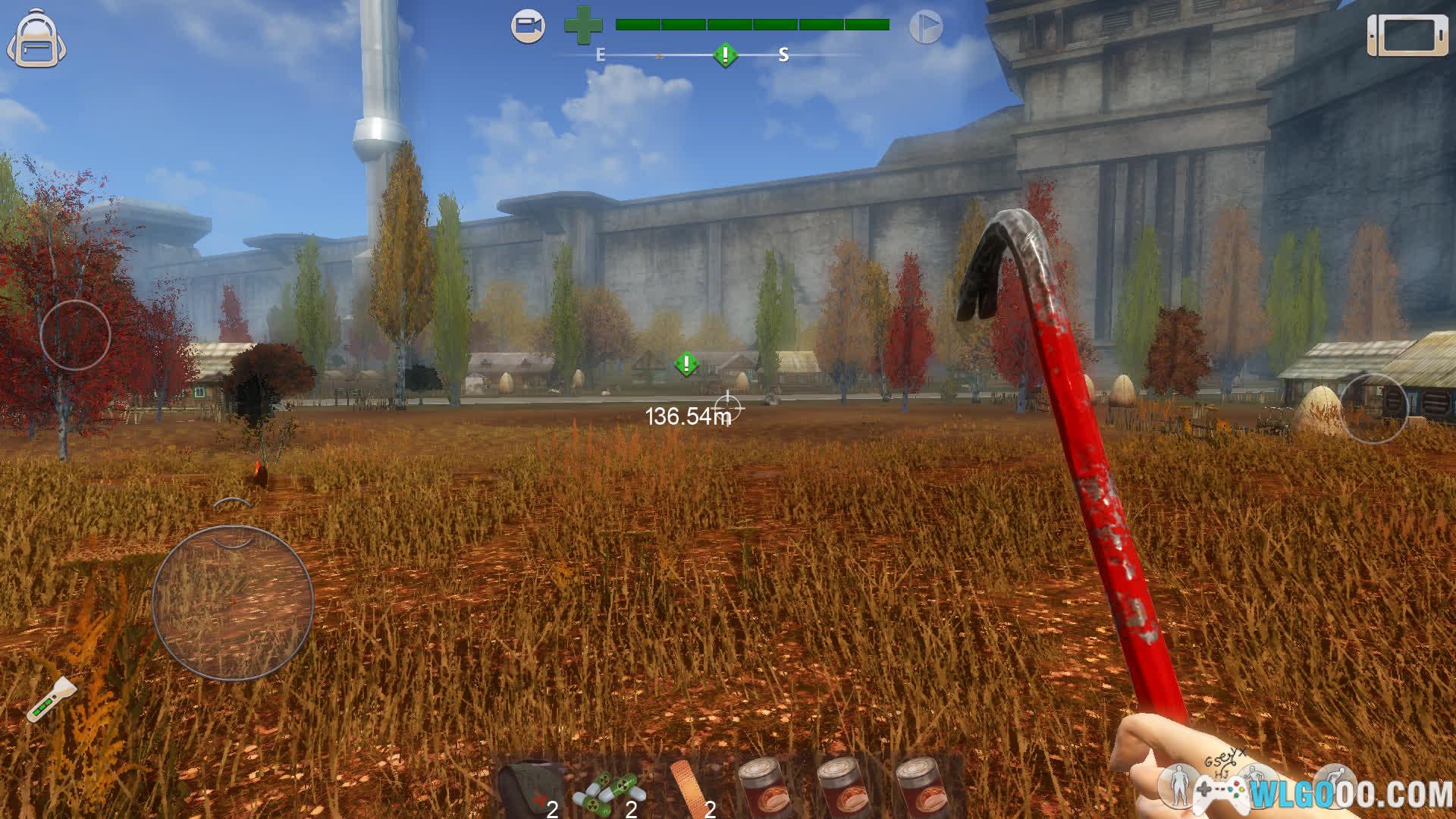Open the tablet device menu
The image size is (1456, 819).
(x=1407, y=35)
